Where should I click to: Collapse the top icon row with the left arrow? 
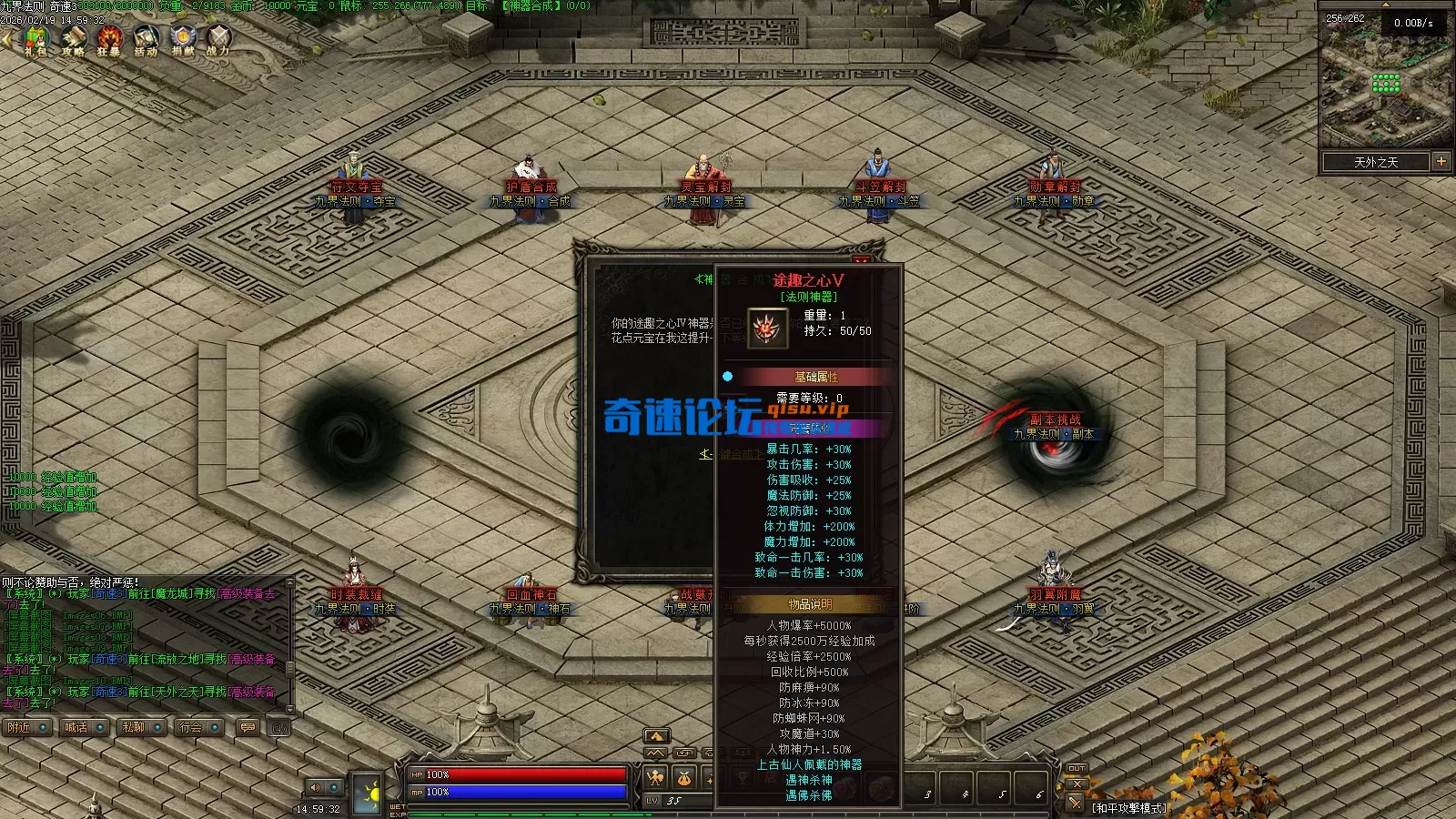click(x=6, y=39)
